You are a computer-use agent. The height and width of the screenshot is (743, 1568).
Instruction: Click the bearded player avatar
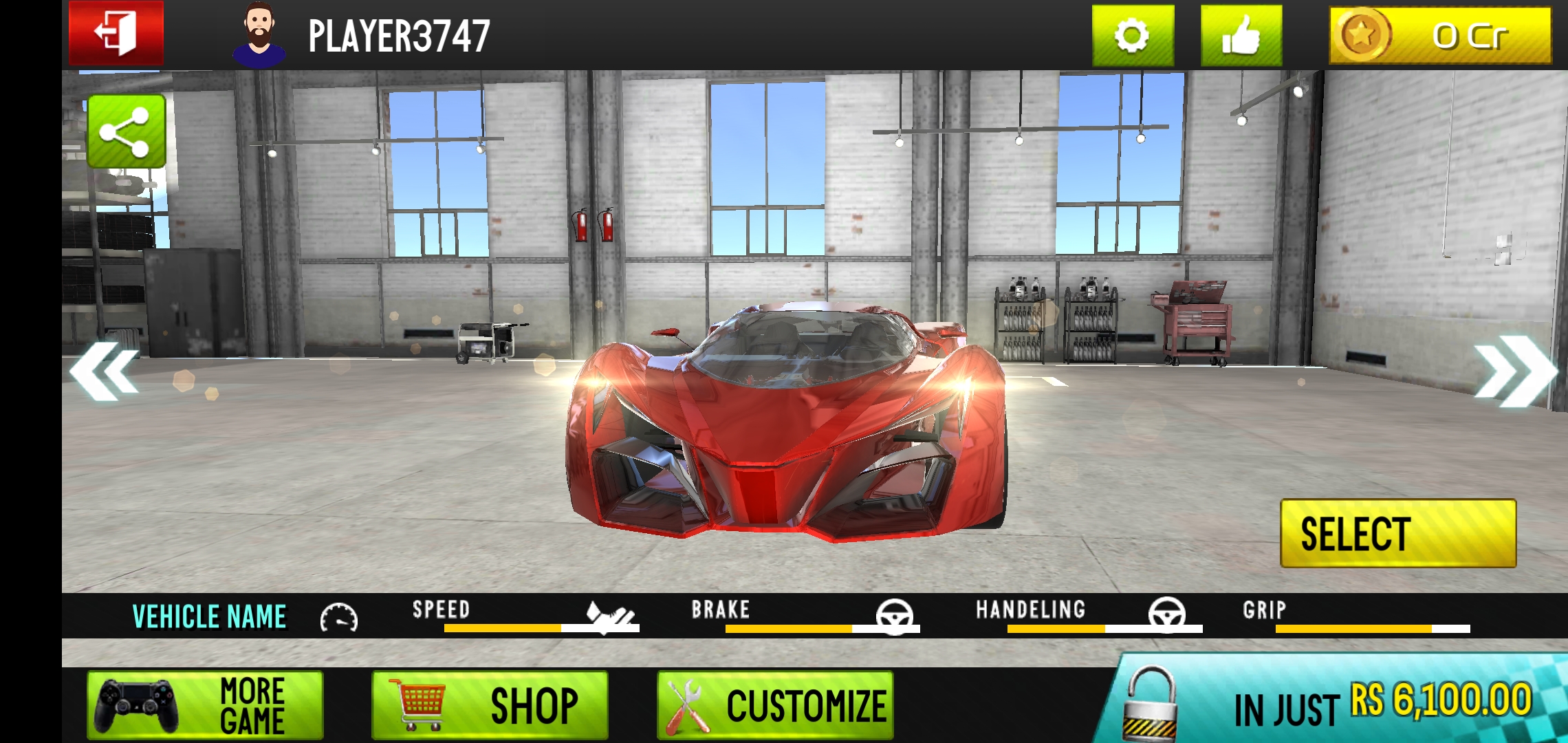tap(259, 34)
